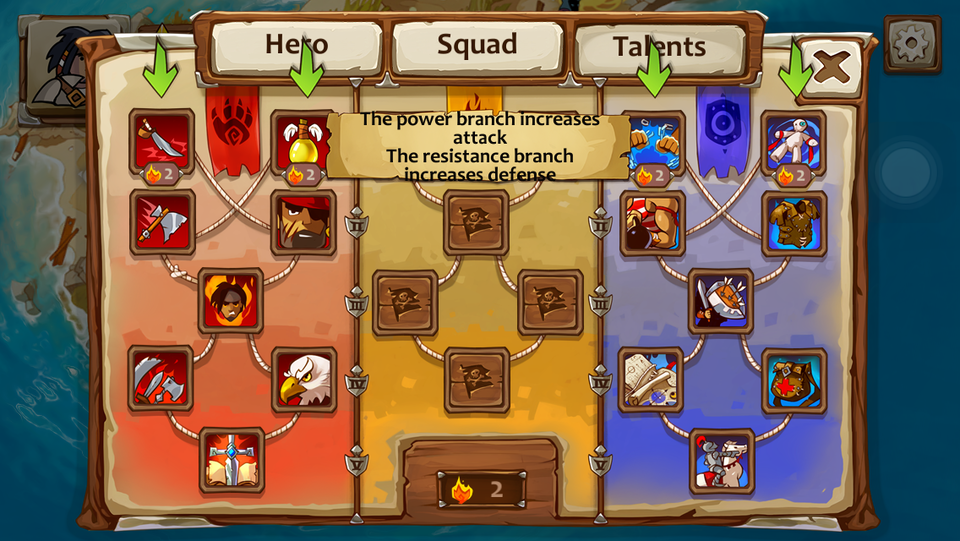Choose the flaming-haired face talent
Viewport: 960px width, 541px height.
point(231,300)
